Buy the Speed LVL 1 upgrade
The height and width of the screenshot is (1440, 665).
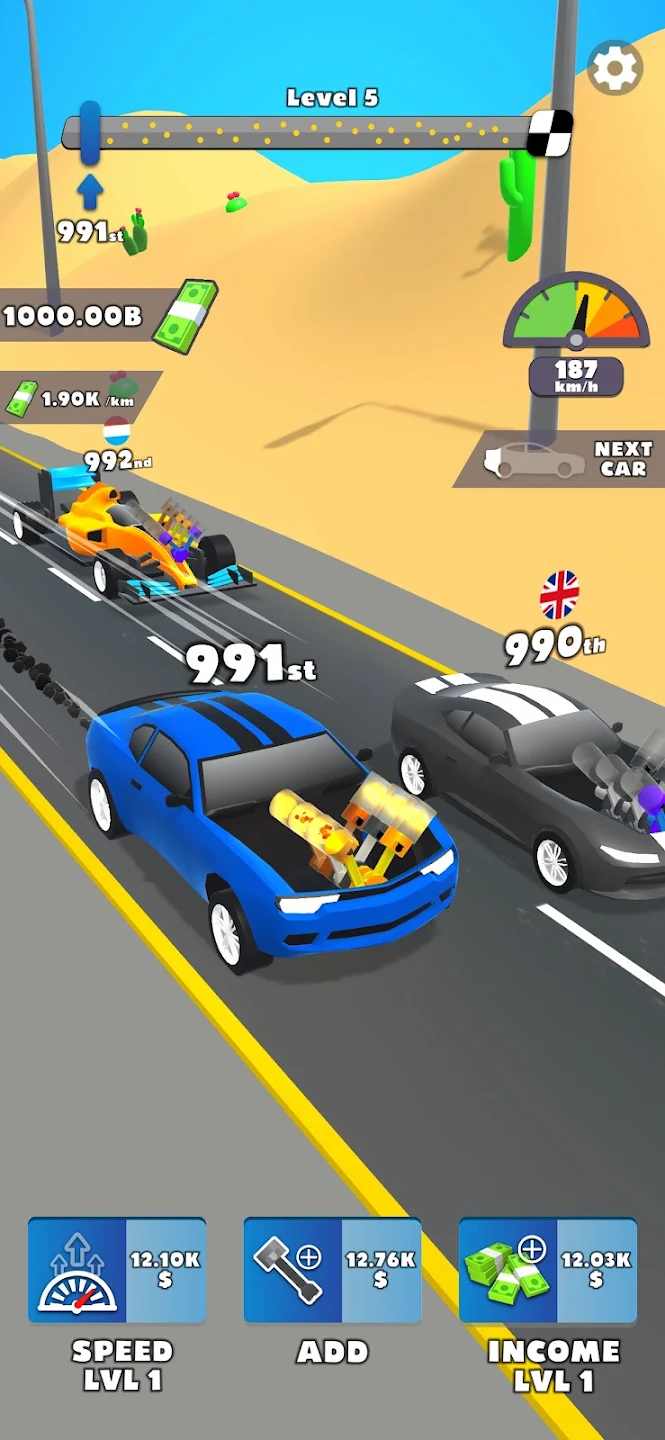point(117,1270)
